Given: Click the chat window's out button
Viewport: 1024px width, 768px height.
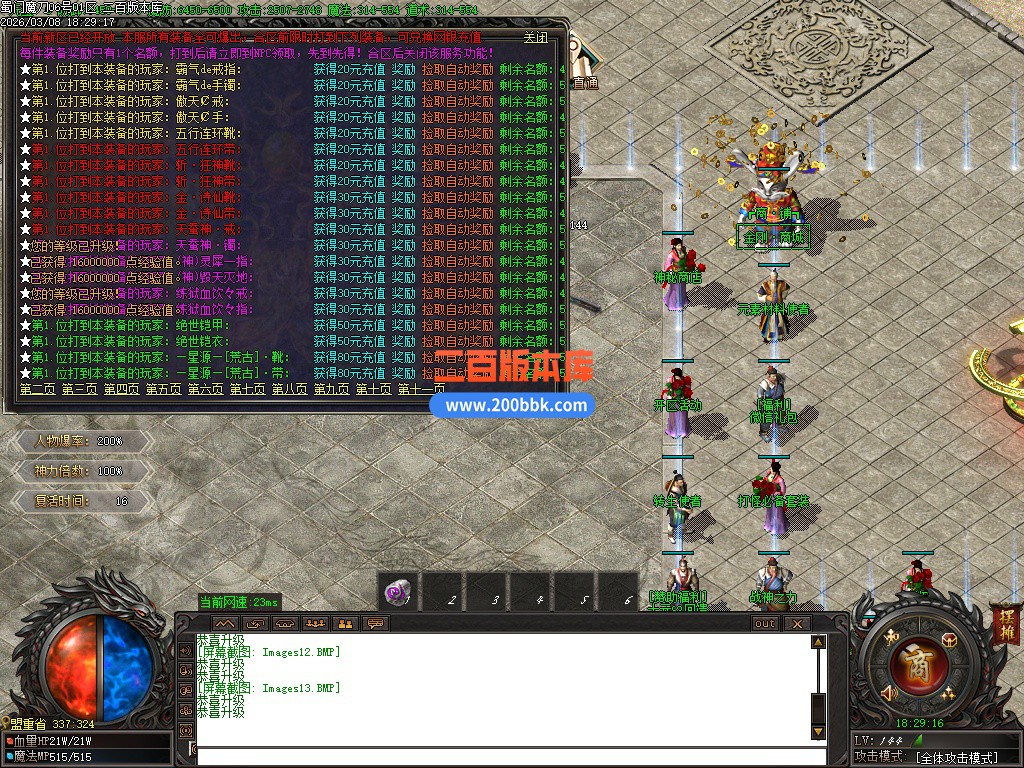Looking at the screenshot, I should point(765,623).
